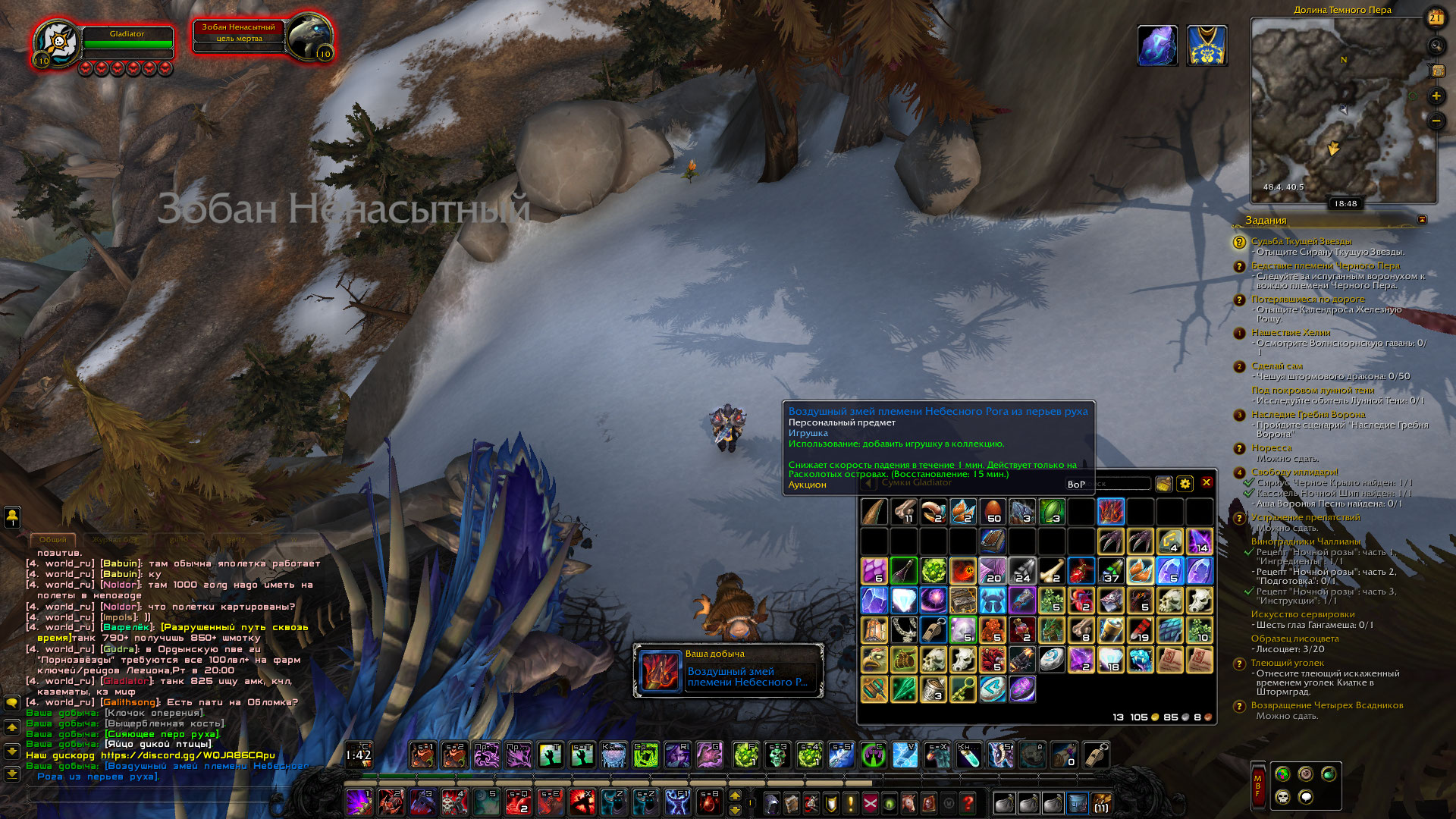Switch to the Общий chat tab
This screenshot has width=1456, height=819.
pyautogui.click(x=53, y=539)
